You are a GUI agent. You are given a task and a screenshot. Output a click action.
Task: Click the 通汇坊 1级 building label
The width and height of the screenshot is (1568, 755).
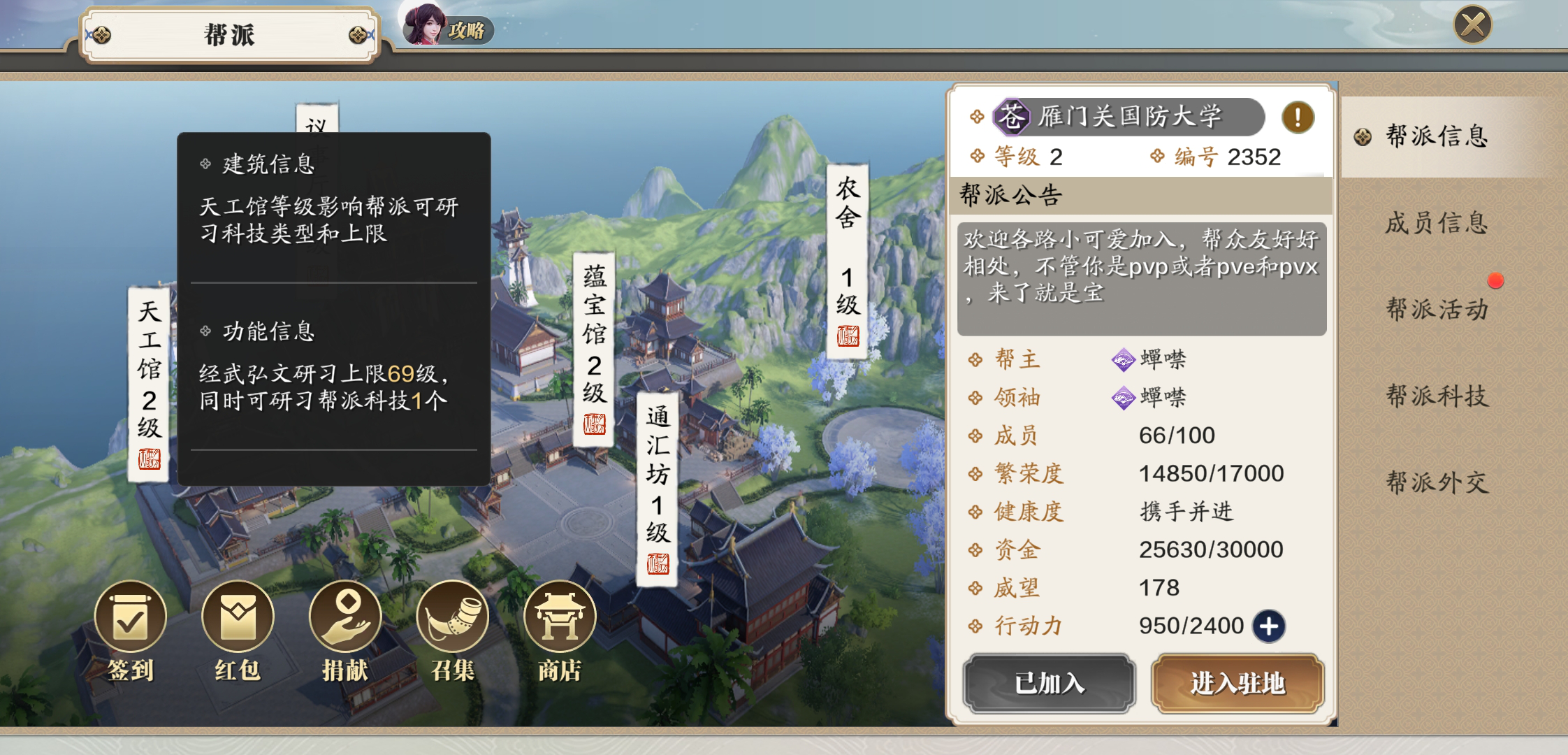[x=658, y=489]
